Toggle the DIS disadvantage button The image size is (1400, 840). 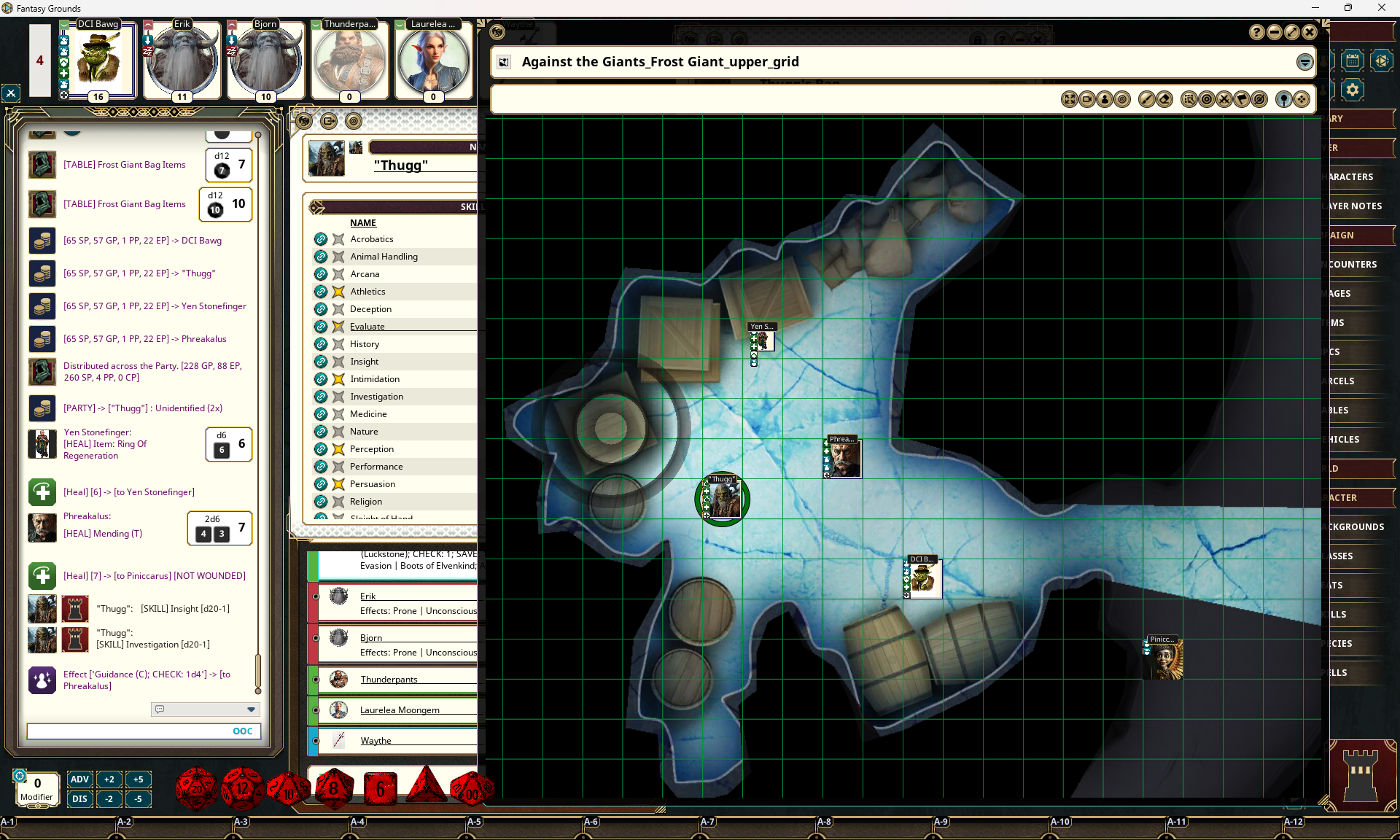79,799
